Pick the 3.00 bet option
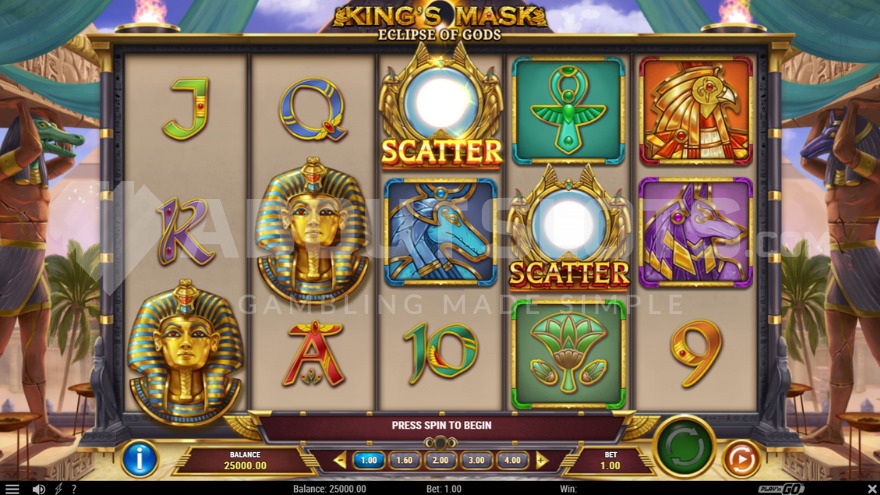The height and width of the screenshot is (495, 880). [x=475, y=460]
